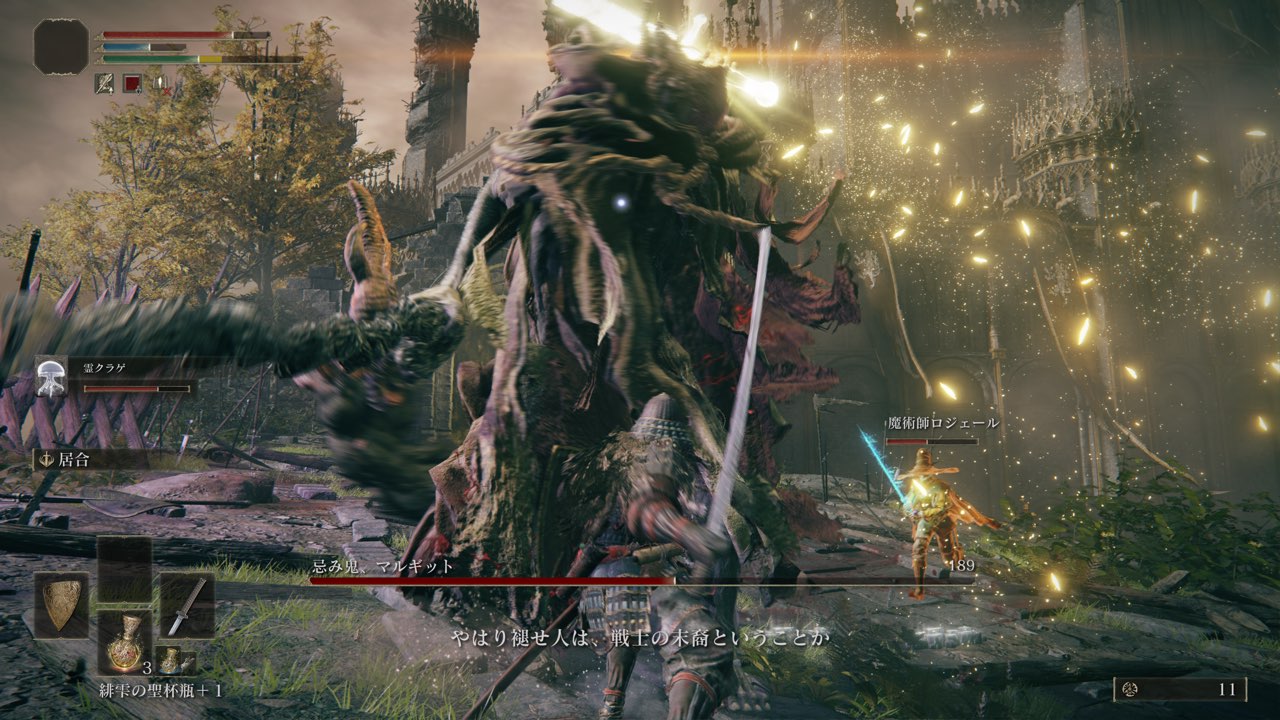Click the red square debuff status icon
1280x720 pixels.
[x=132, y=83]
